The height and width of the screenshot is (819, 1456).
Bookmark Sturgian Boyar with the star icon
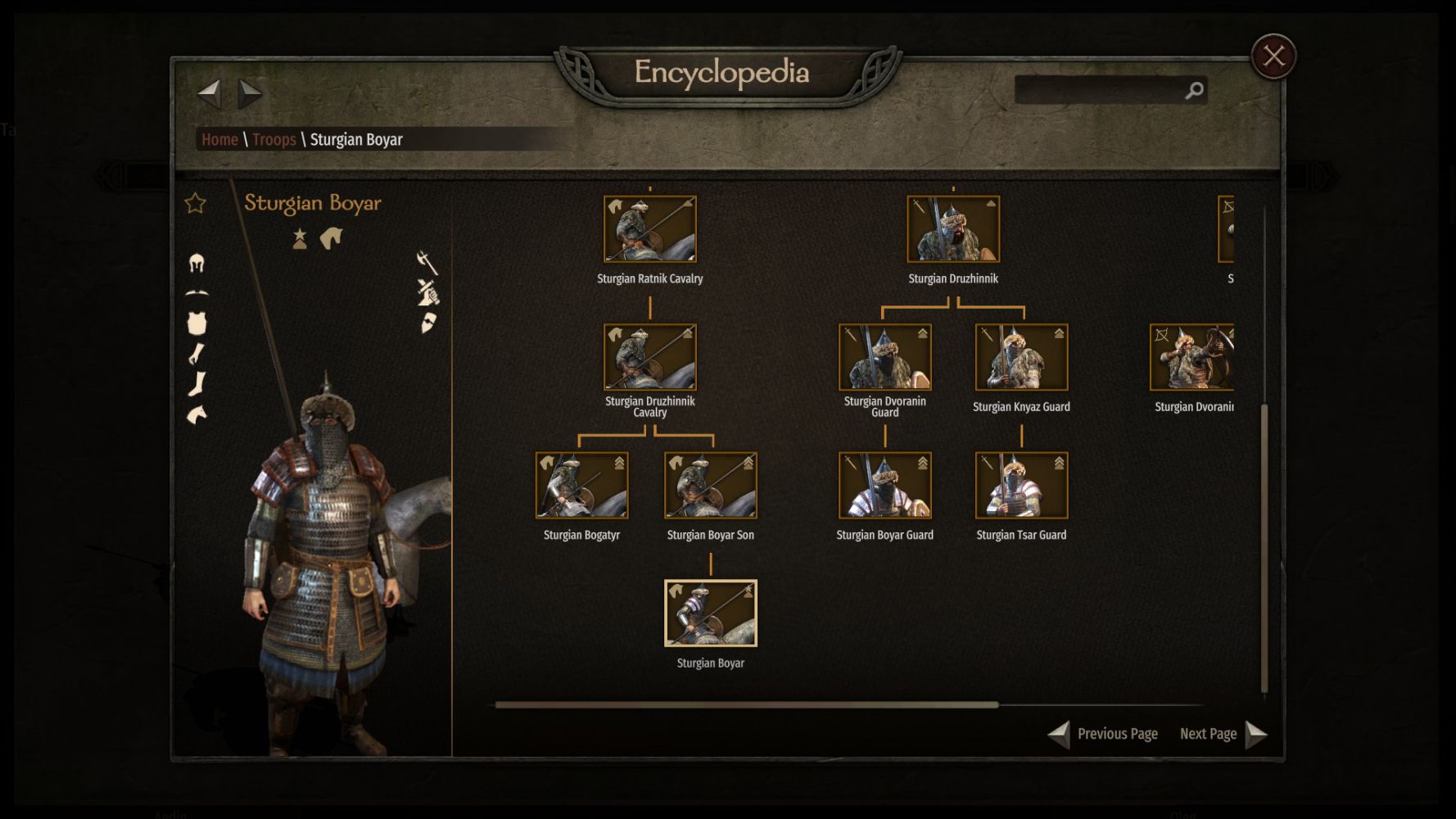(x=195, y=203)
